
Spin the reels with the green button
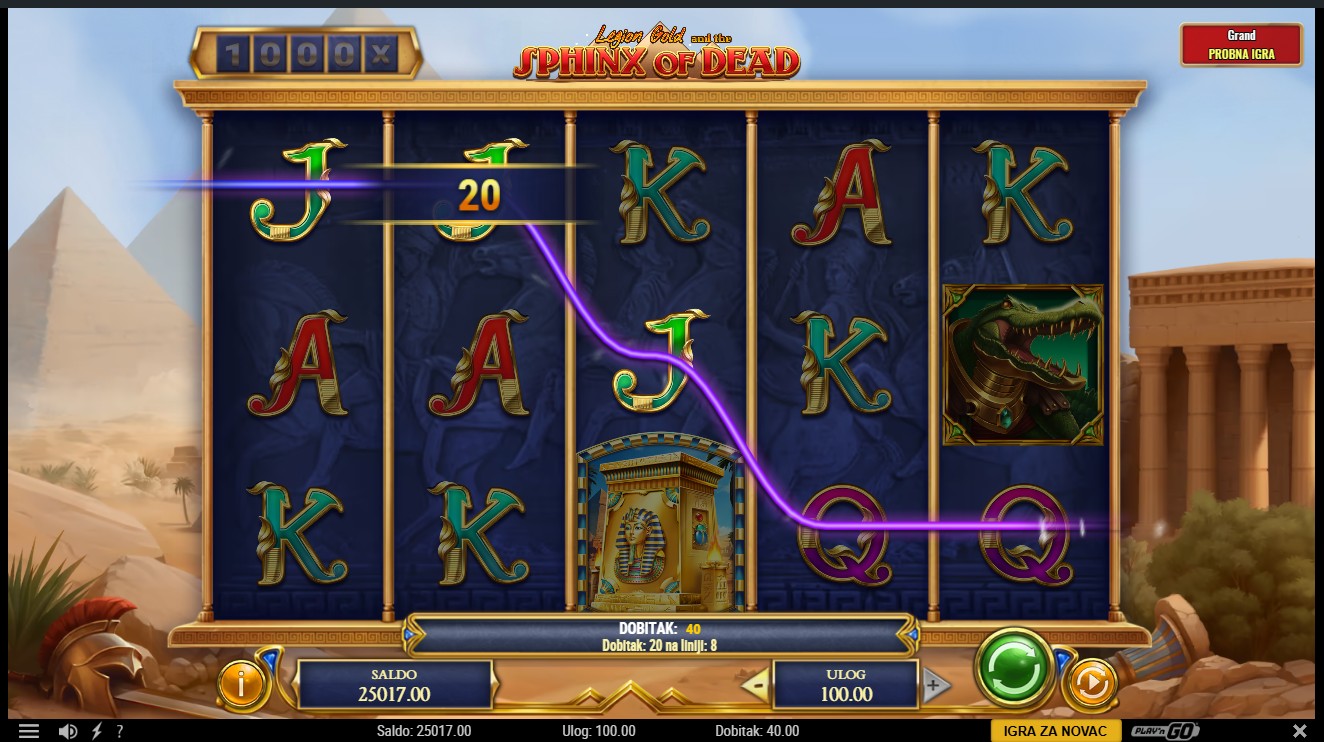[1014, 667]
